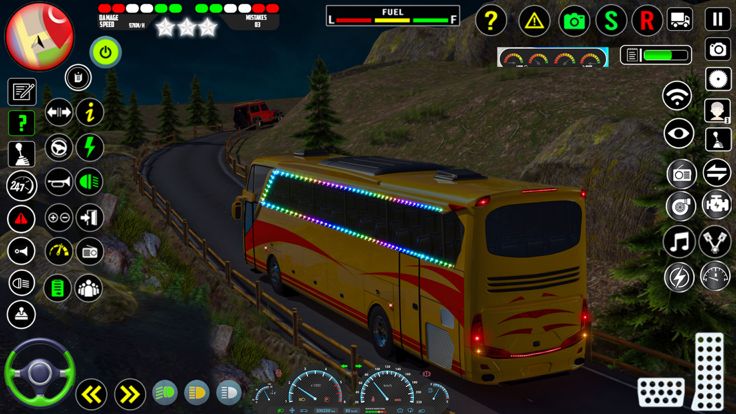736x414 pixels.
Task: Click the truck icon button
Action: point(681,19)
